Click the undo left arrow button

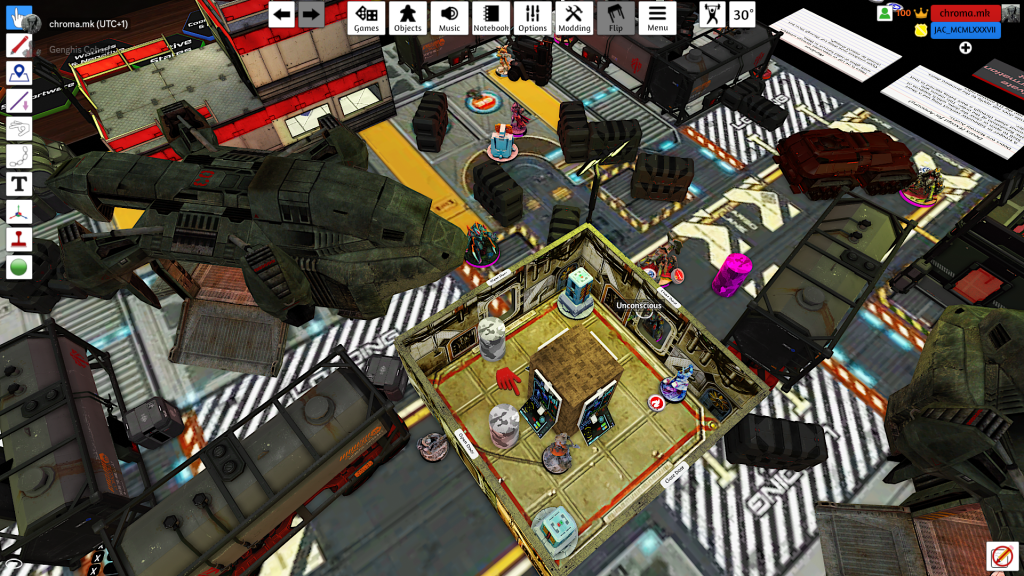click(x=282, y=14)
